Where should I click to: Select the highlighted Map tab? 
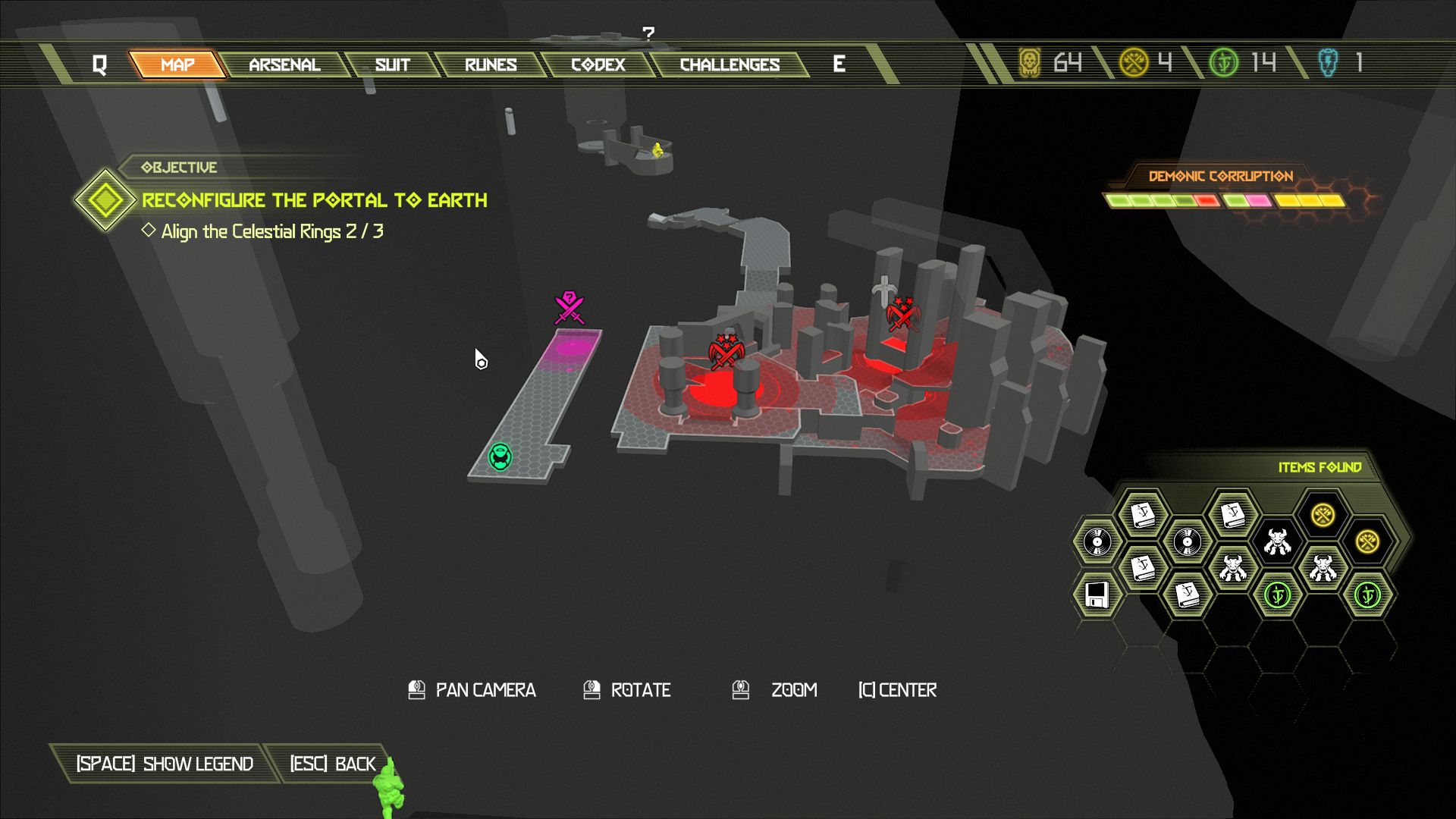[x=177, y=64]
